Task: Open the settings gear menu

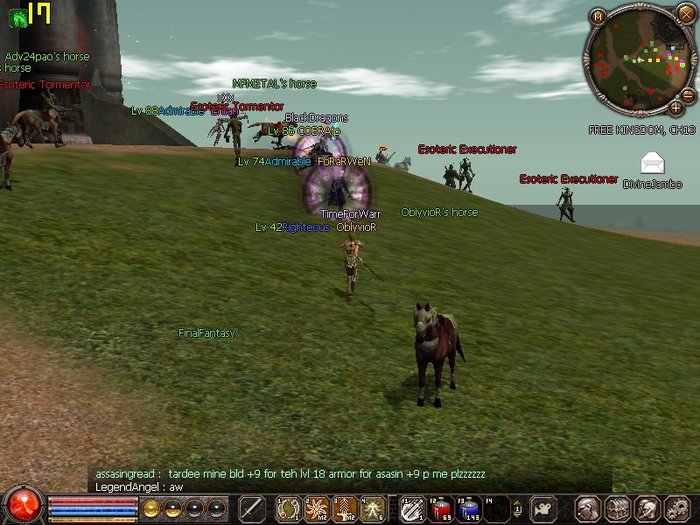Action: [677, 509]
